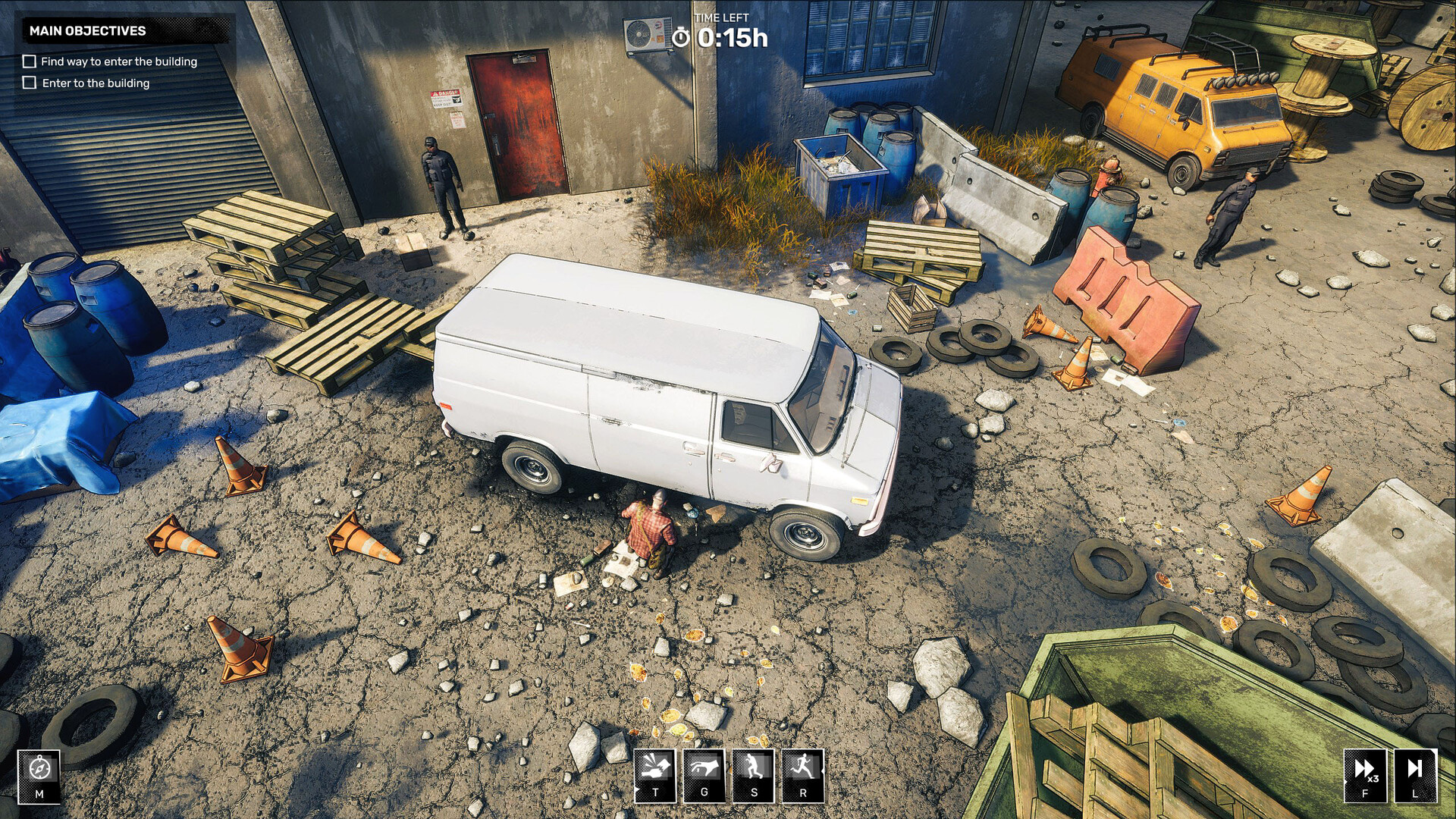
Task: Select the 'Enter to the building' objective
Action: pos(96,83)
